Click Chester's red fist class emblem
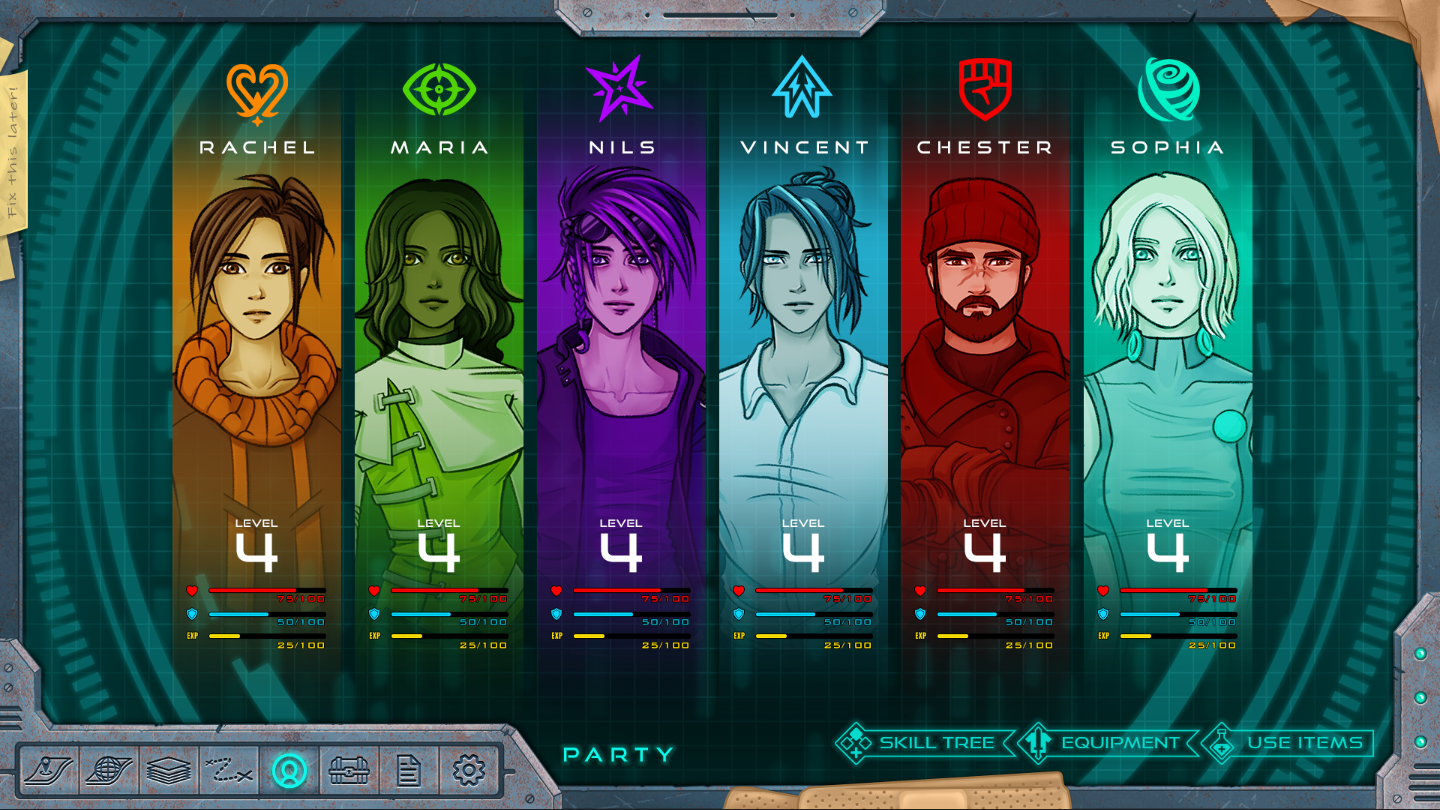The height and width of the screenshot is (810, 1440). 983,90
